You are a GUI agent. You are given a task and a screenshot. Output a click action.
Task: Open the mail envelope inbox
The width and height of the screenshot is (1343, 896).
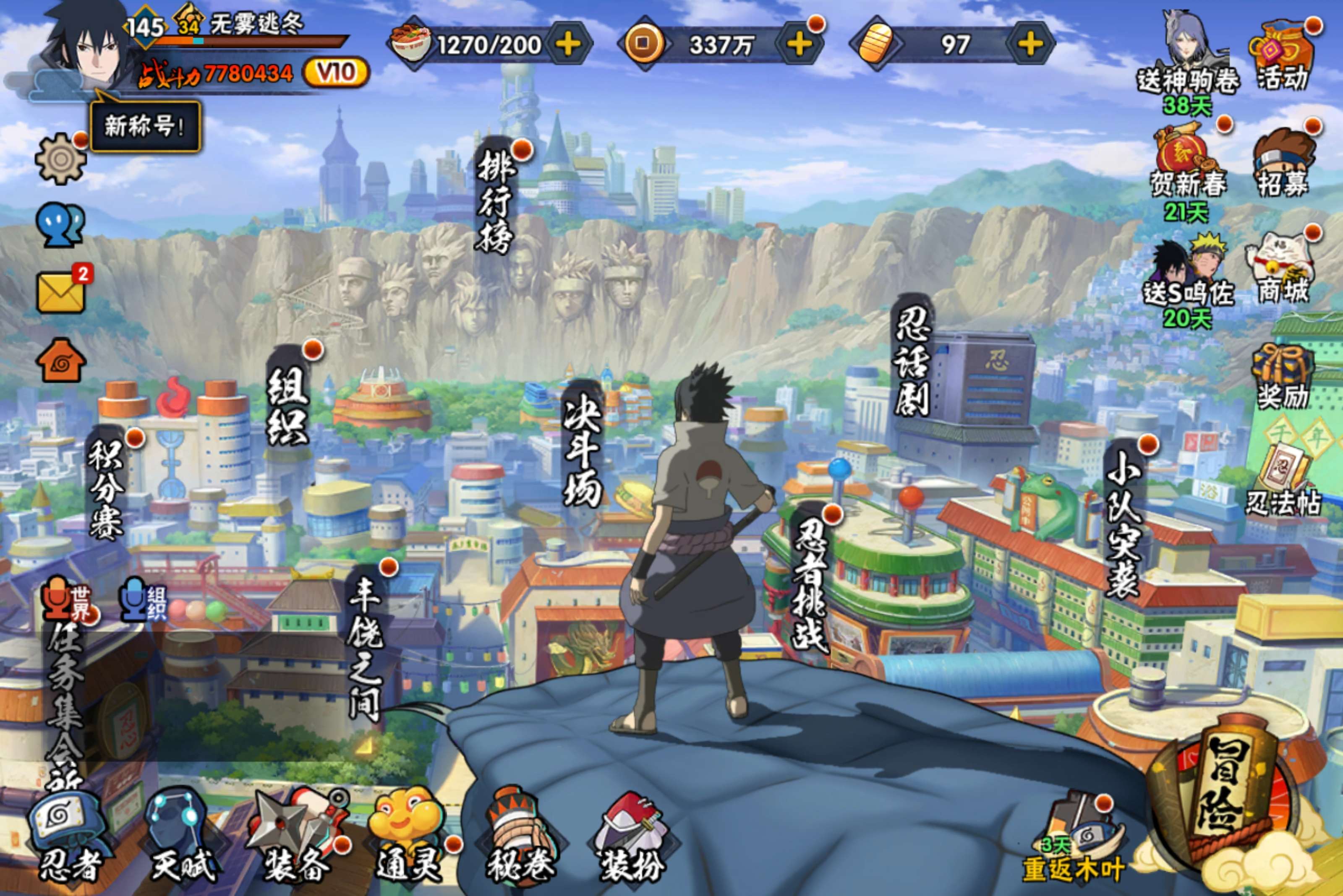(60, 292)
